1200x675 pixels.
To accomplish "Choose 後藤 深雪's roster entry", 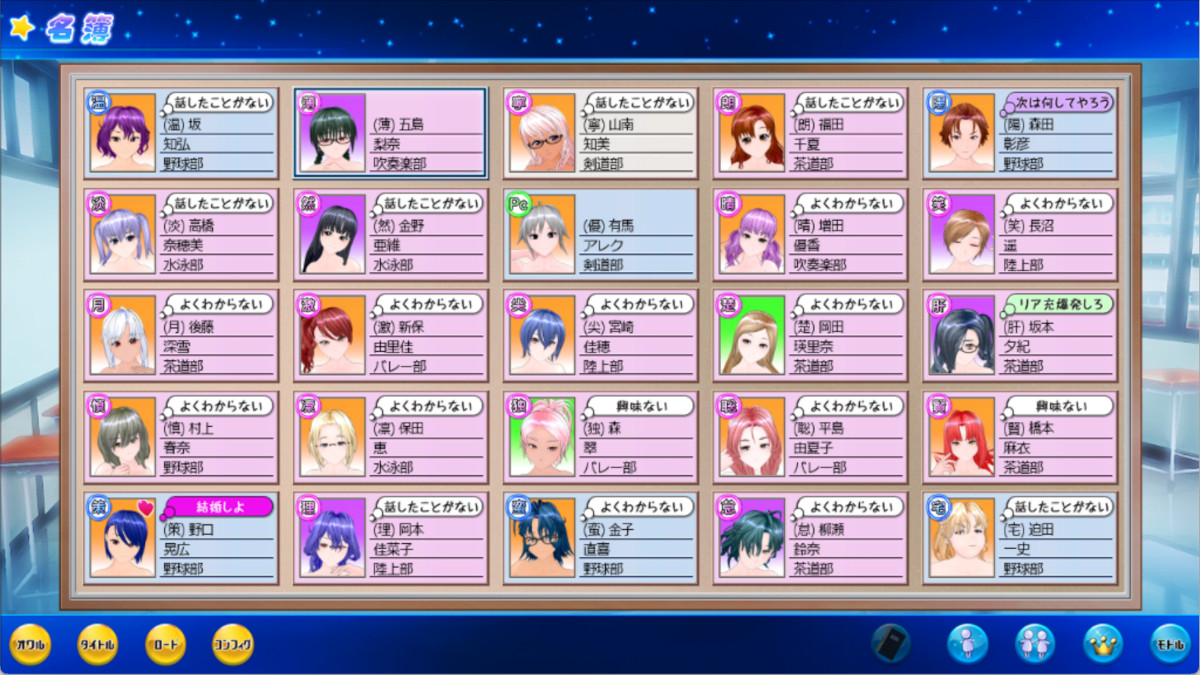I will point(180,335).
